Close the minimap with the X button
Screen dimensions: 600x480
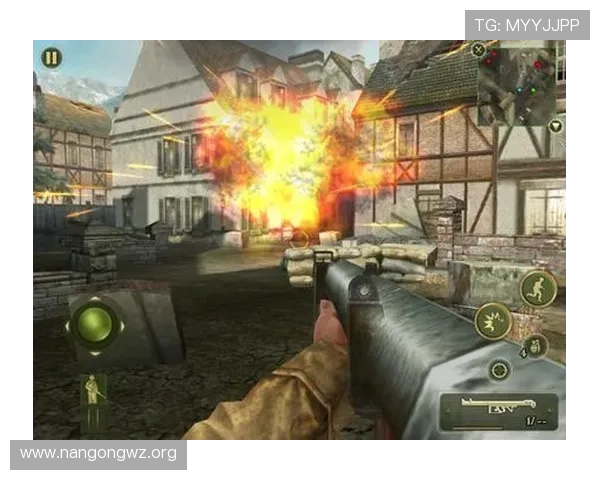(x=479, y=49)
